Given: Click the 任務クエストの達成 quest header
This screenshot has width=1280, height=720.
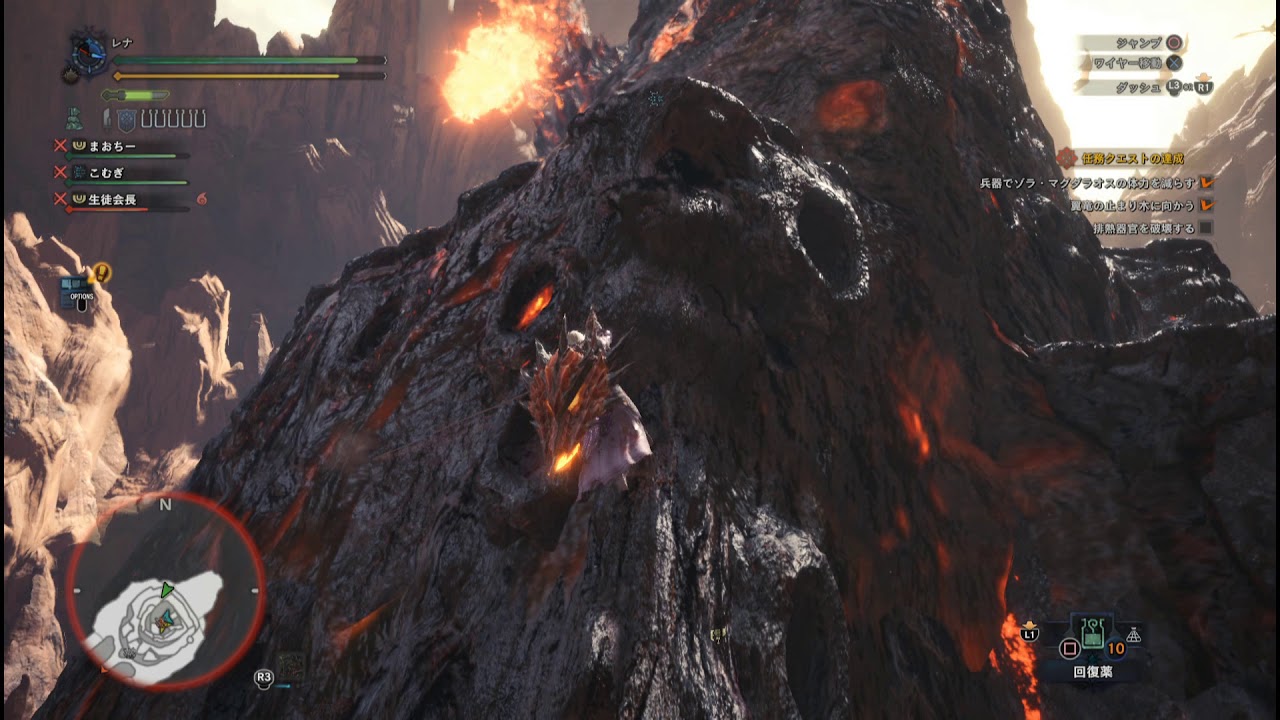Looking at the screenshot, I should (x=1132, y=156).
